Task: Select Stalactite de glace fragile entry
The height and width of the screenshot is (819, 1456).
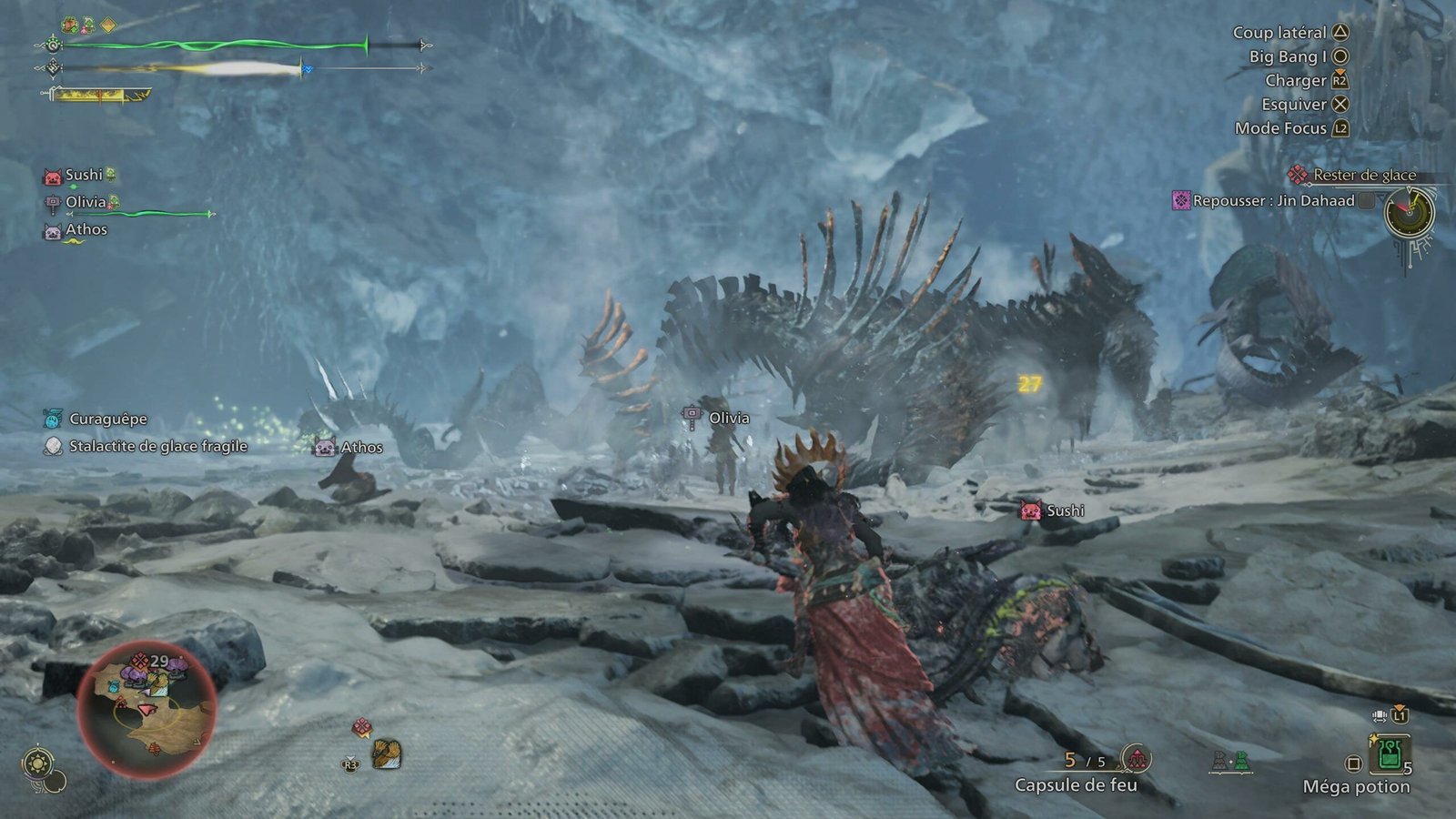Action: pyautogui.click(x=157, y=446)
